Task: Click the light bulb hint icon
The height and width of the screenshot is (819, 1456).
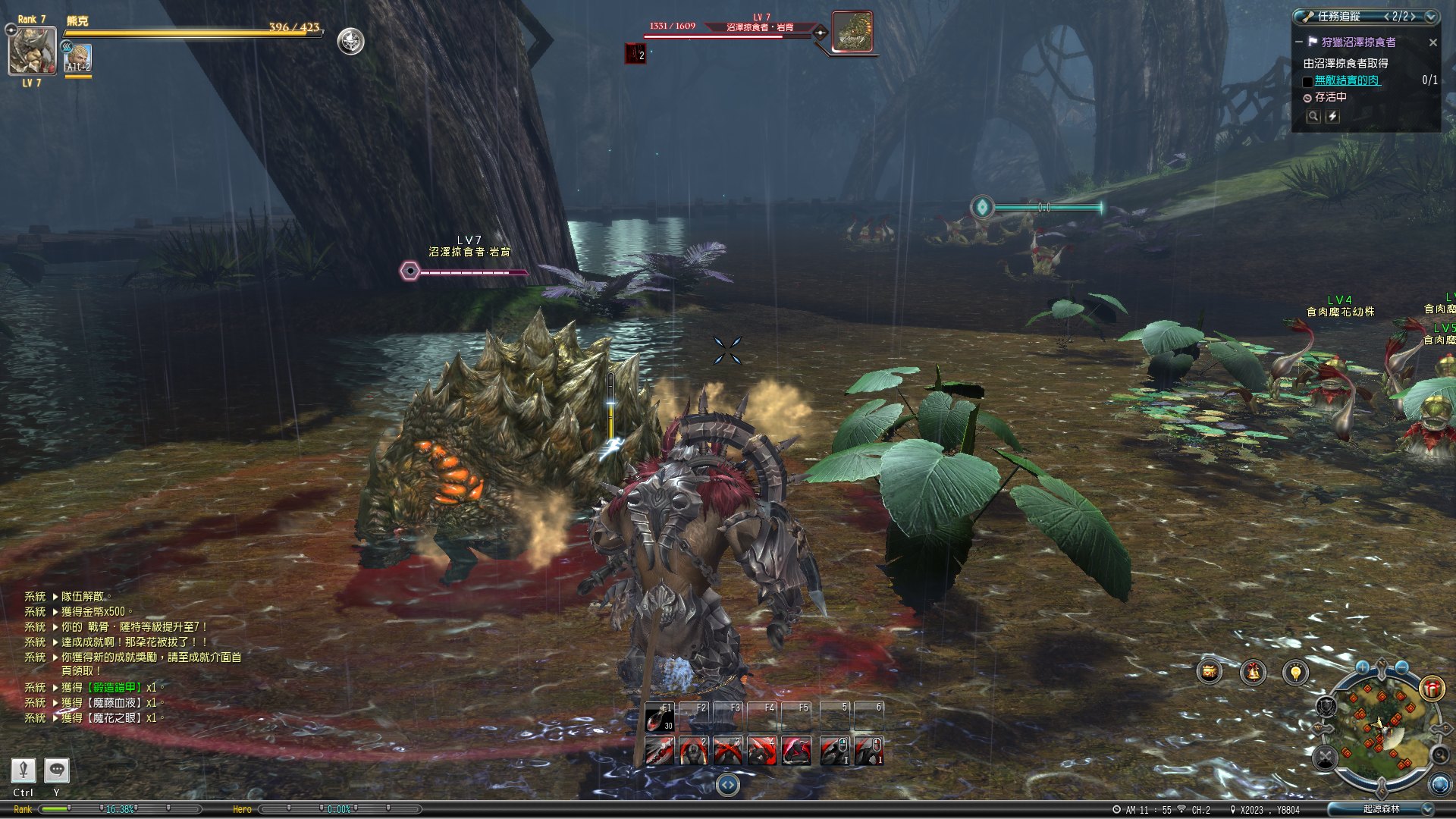Action: [1295, 672]
